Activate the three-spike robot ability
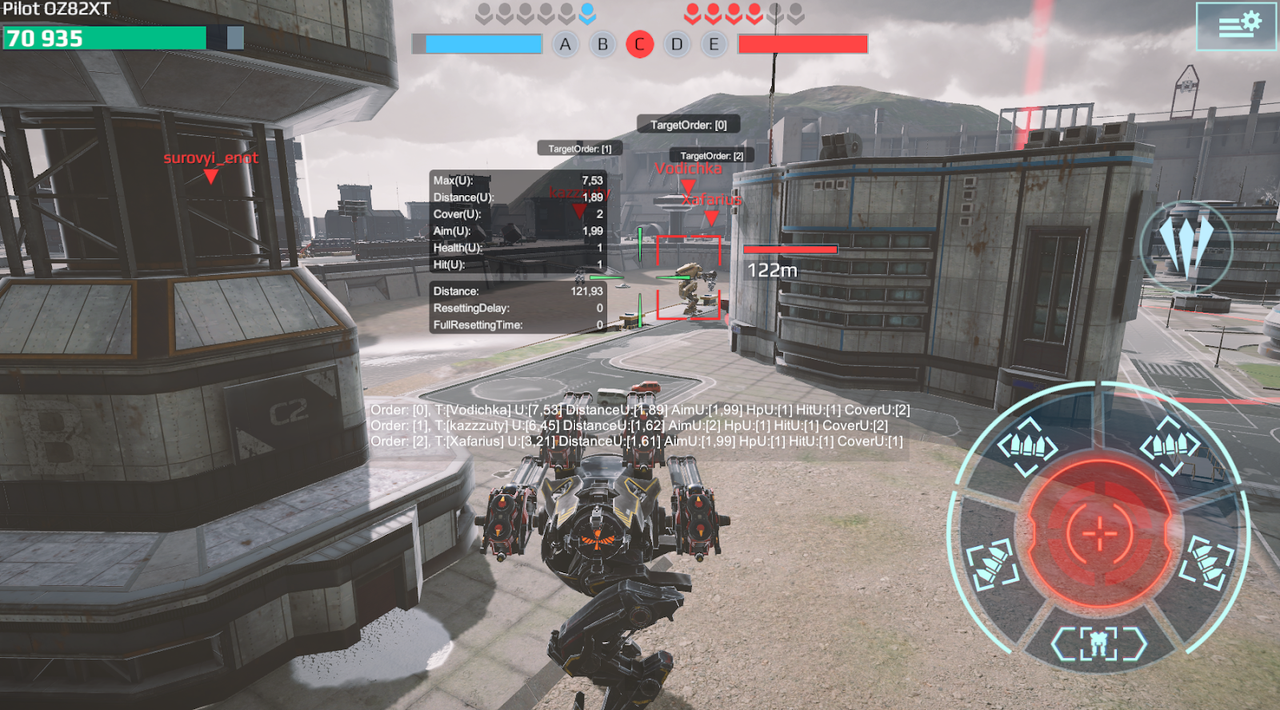1280x710 pixels. tap(1186, 246)
